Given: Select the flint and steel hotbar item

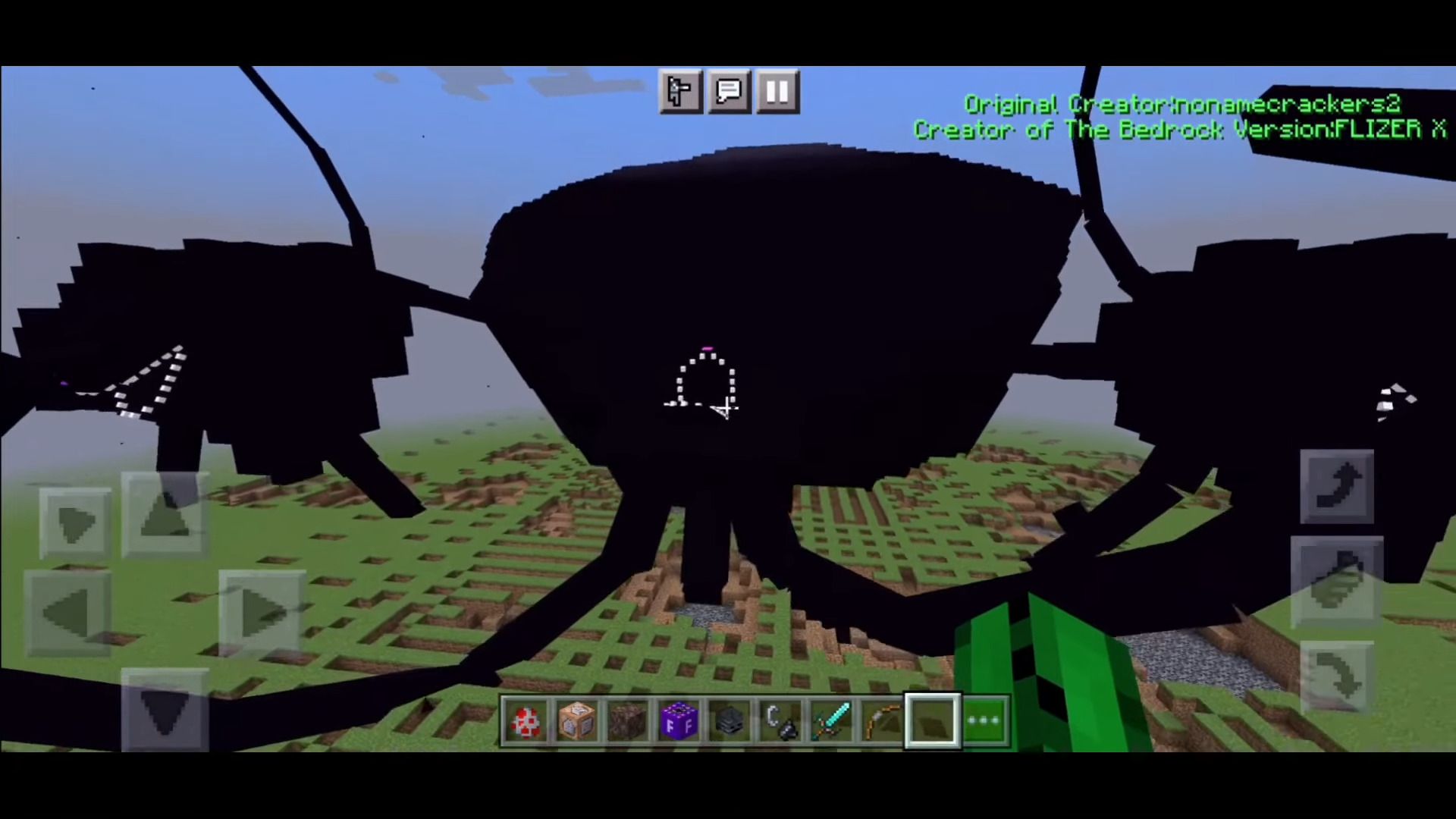Looking at the screenshot, I should tap(781, 720).
